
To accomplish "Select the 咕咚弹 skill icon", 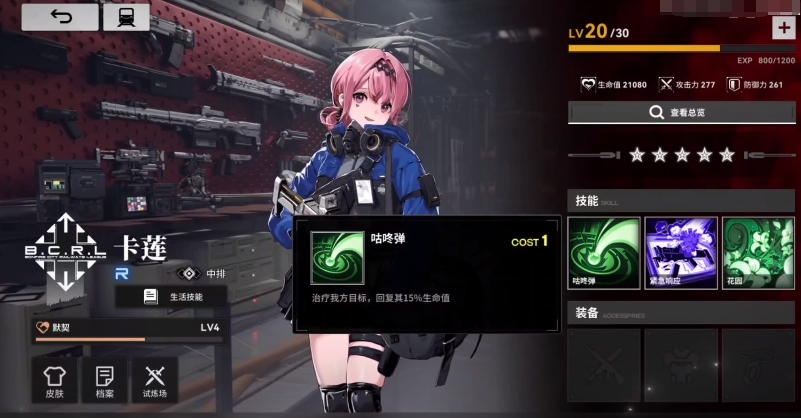I will click(x=603, y=252).
